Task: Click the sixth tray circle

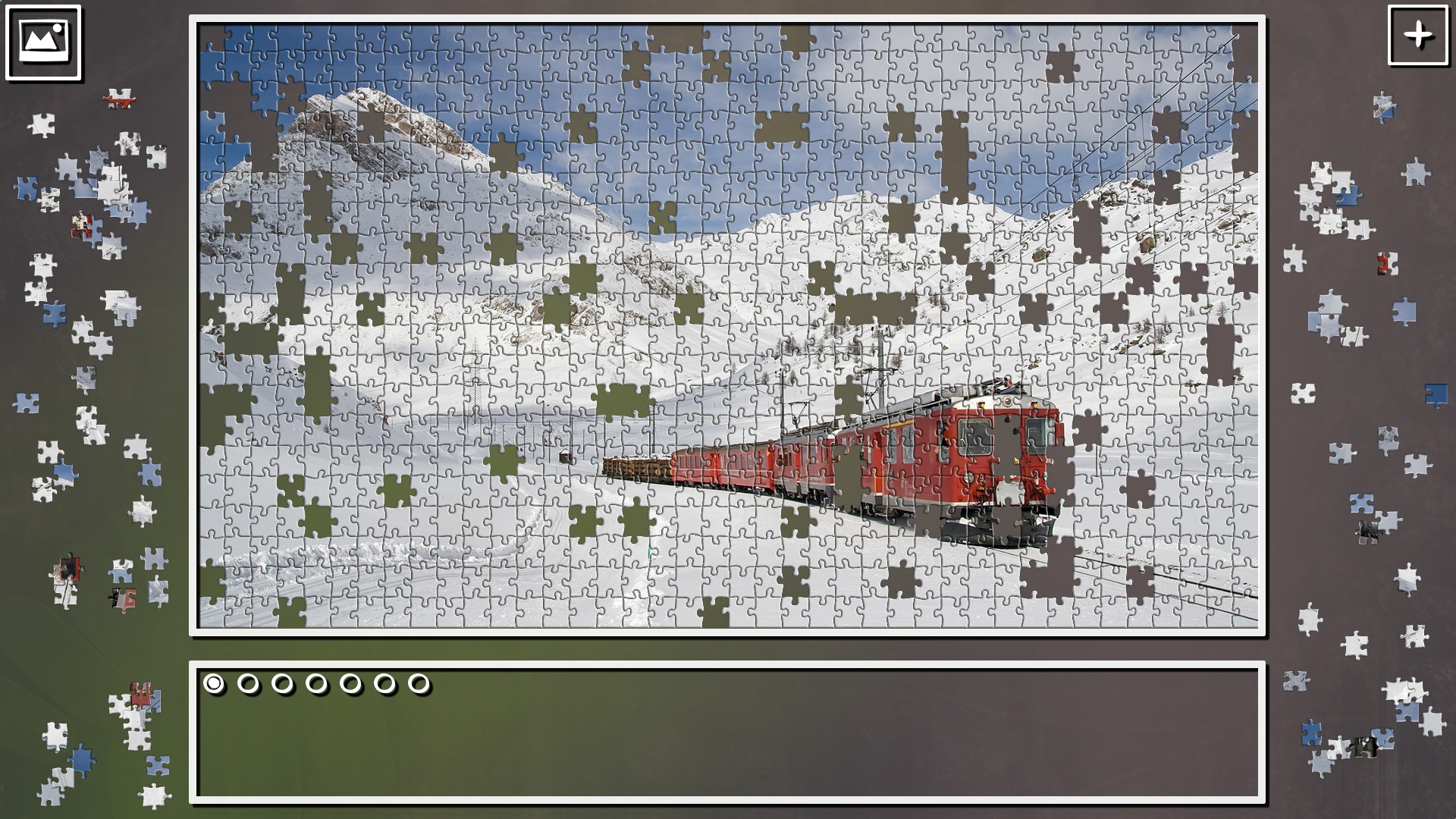Action: [x=385, y=683]
